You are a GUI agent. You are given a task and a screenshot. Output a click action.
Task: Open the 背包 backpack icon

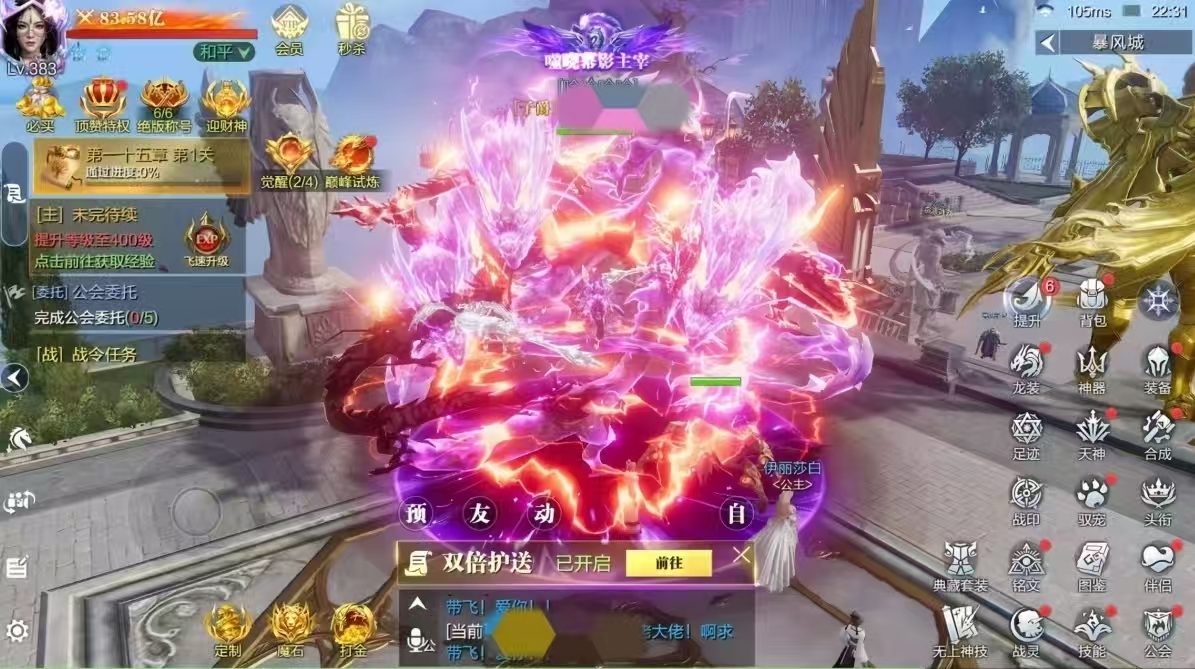1092,300
